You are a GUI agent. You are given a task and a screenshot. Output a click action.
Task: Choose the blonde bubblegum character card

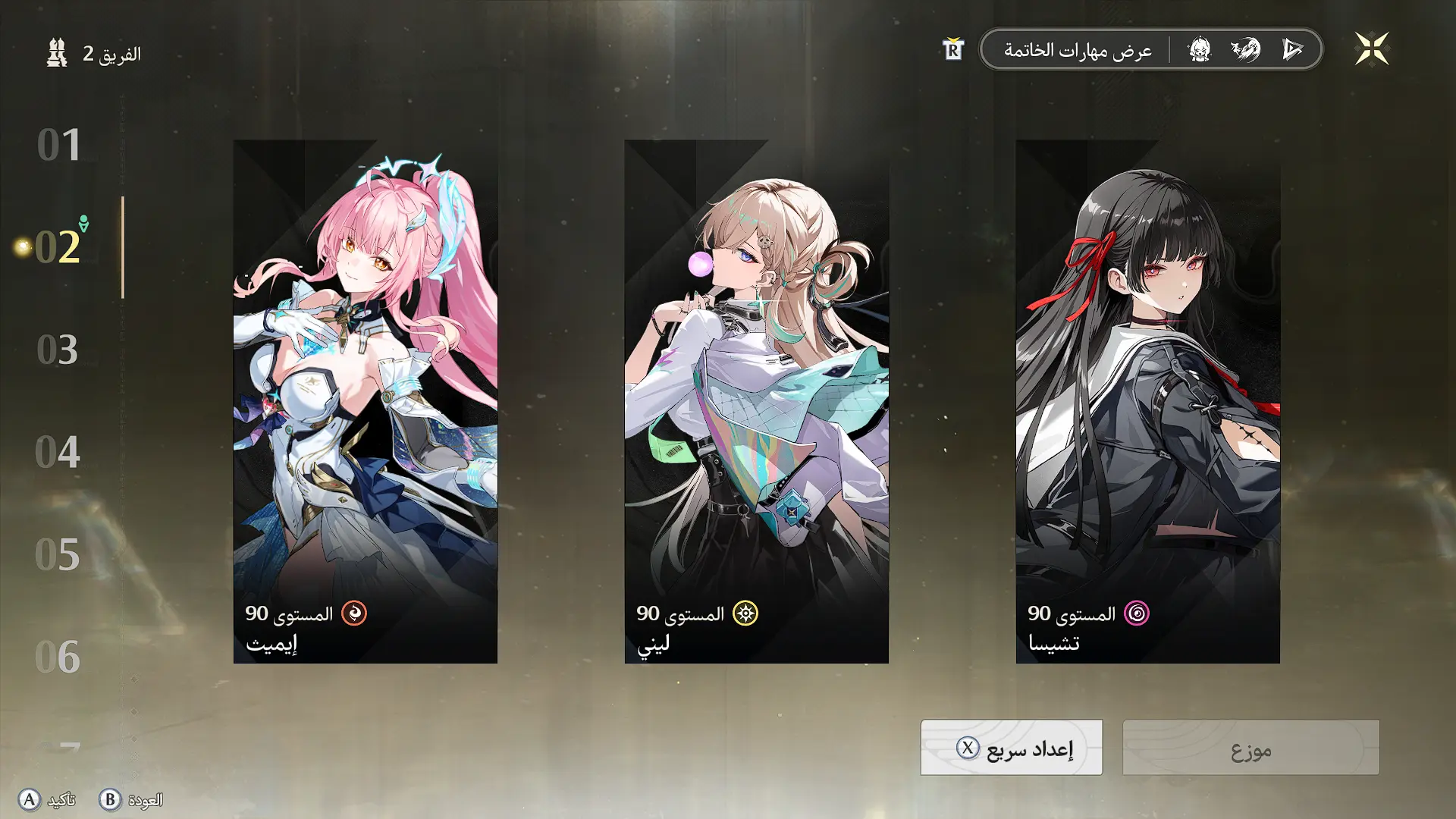tap(756, 401)
